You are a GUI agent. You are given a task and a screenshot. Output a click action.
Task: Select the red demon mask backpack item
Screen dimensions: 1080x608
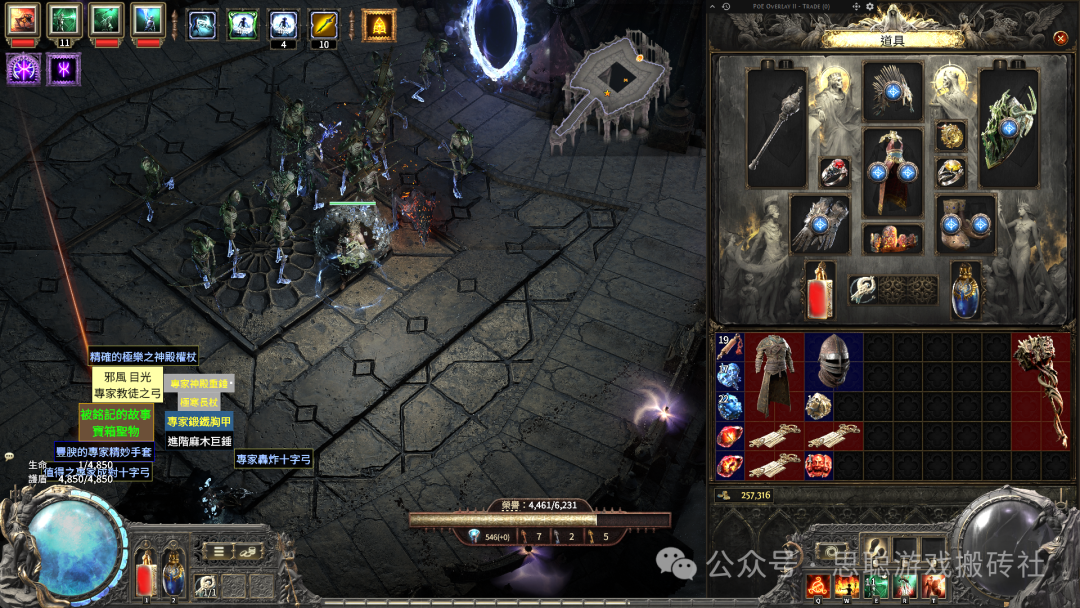point(818,465)
